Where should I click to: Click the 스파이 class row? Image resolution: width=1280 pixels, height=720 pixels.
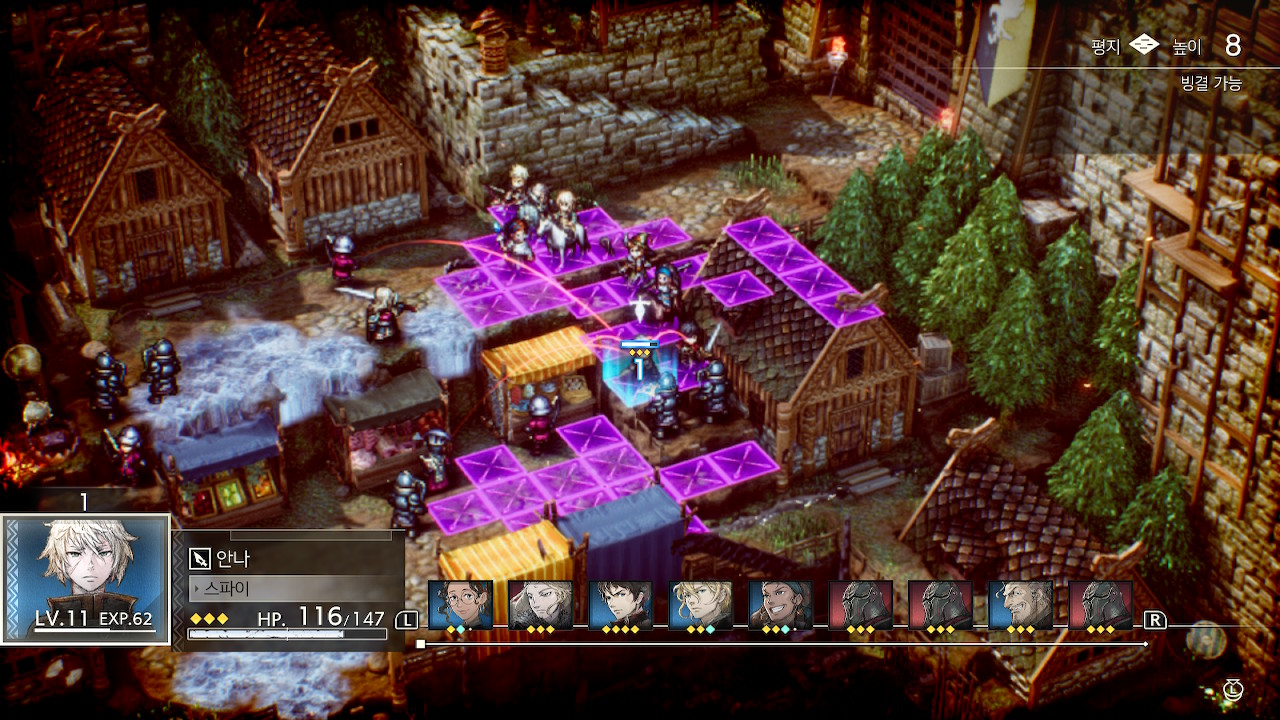(290, 587)
